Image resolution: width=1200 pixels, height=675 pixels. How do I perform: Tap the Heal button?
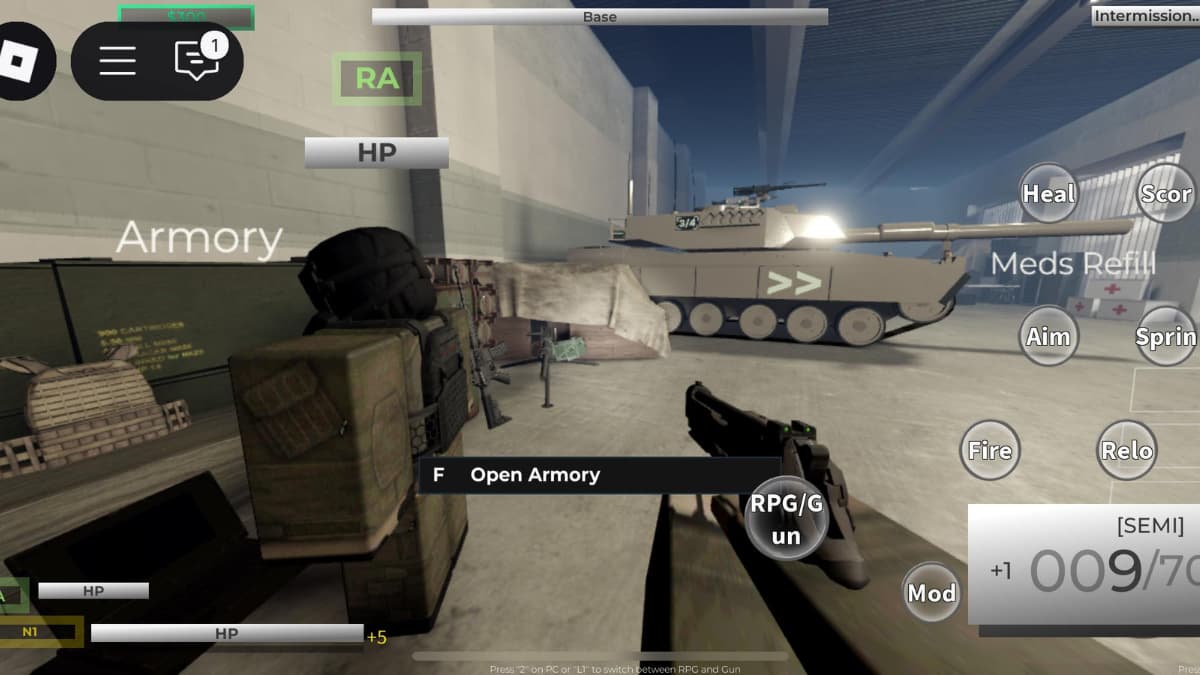click(x=1049, y=194)
